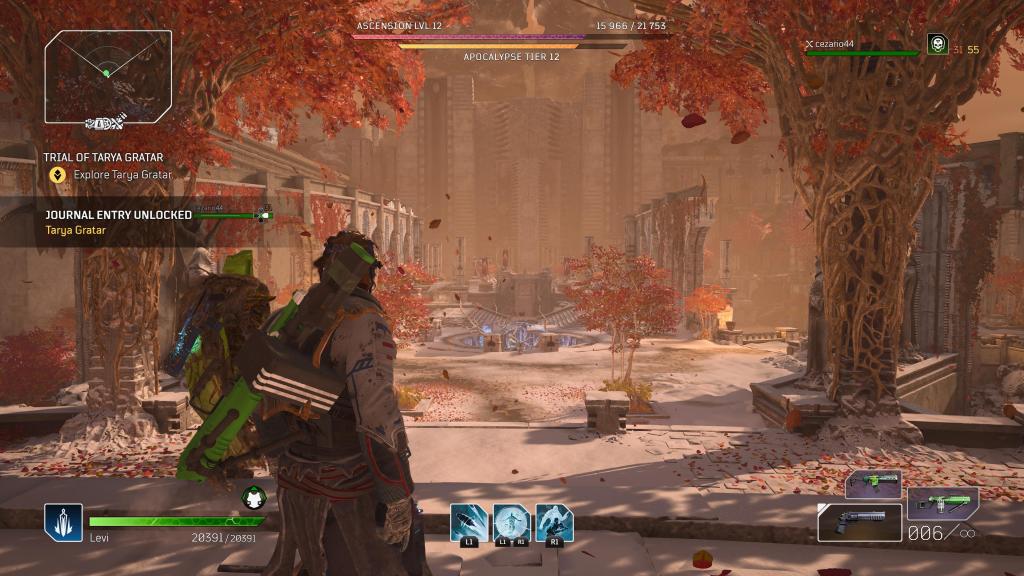Open the minimap radar panel
Viewport: 1024px width, 576px height.
tap(108, 68)
